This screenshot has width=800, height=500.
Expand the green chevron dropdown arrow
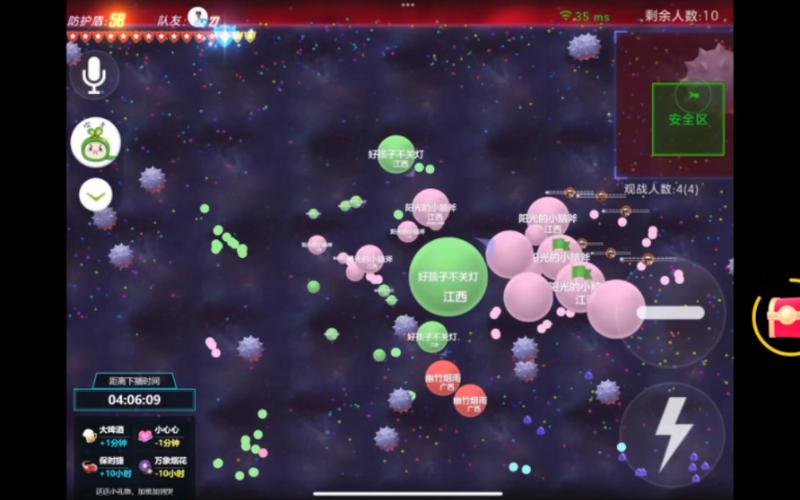tap(96, 195)
